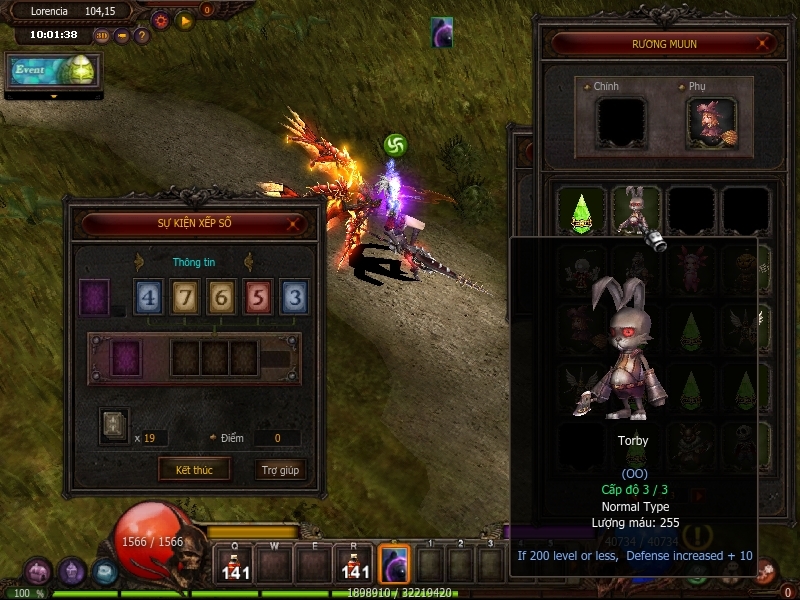
Task: Click the yellow play arrow button
Action: click(x=185, y=20)
